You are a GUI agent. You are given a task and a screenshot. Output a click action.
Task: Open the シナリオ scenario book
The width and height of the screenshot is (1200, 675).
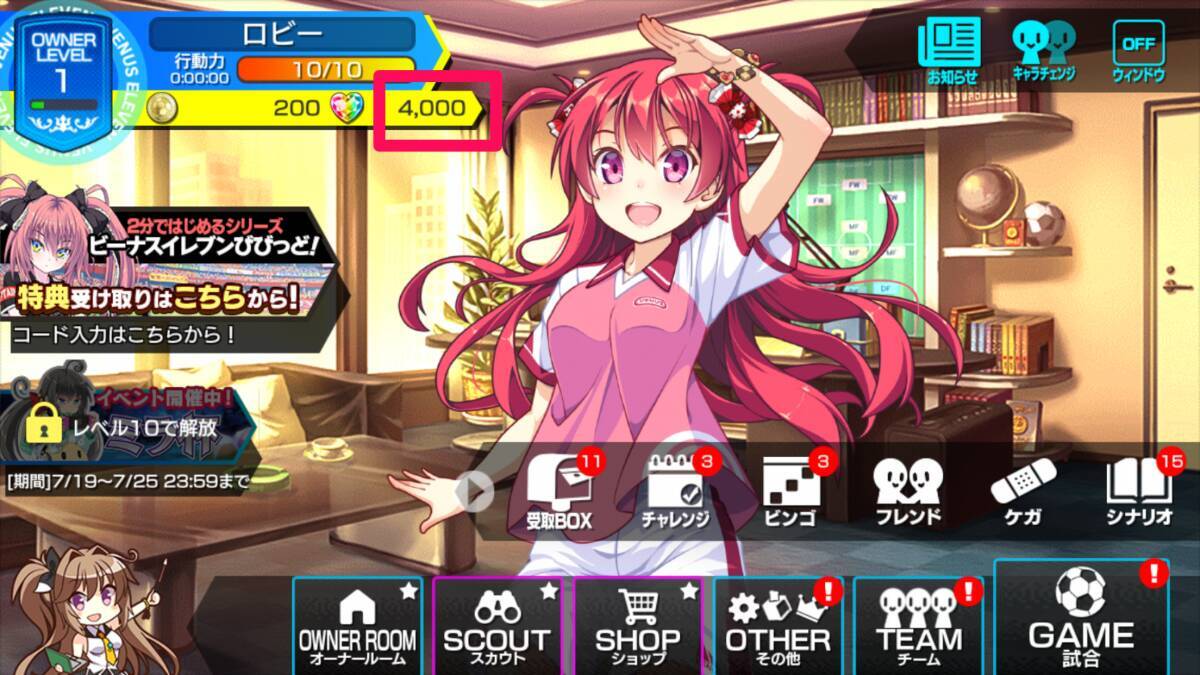coord(1138,491)
